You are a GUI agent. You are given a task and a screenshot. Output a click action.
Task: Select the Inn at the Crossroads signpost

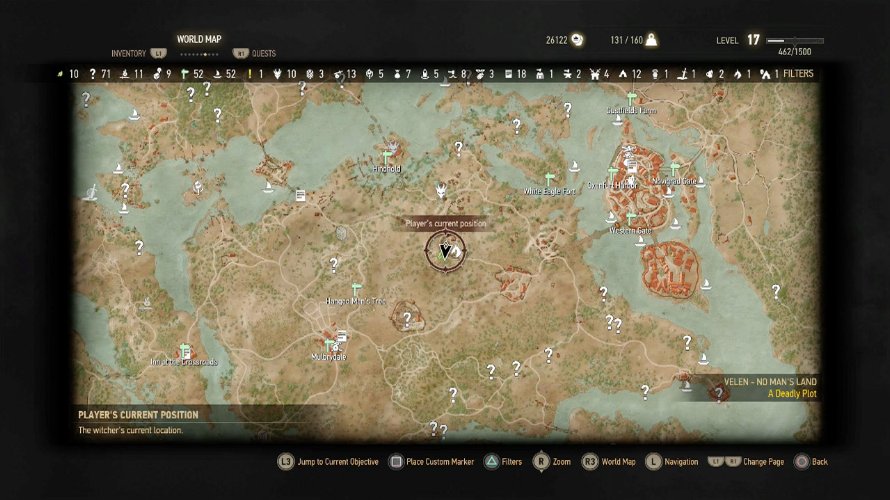click(x=183, y=351)
